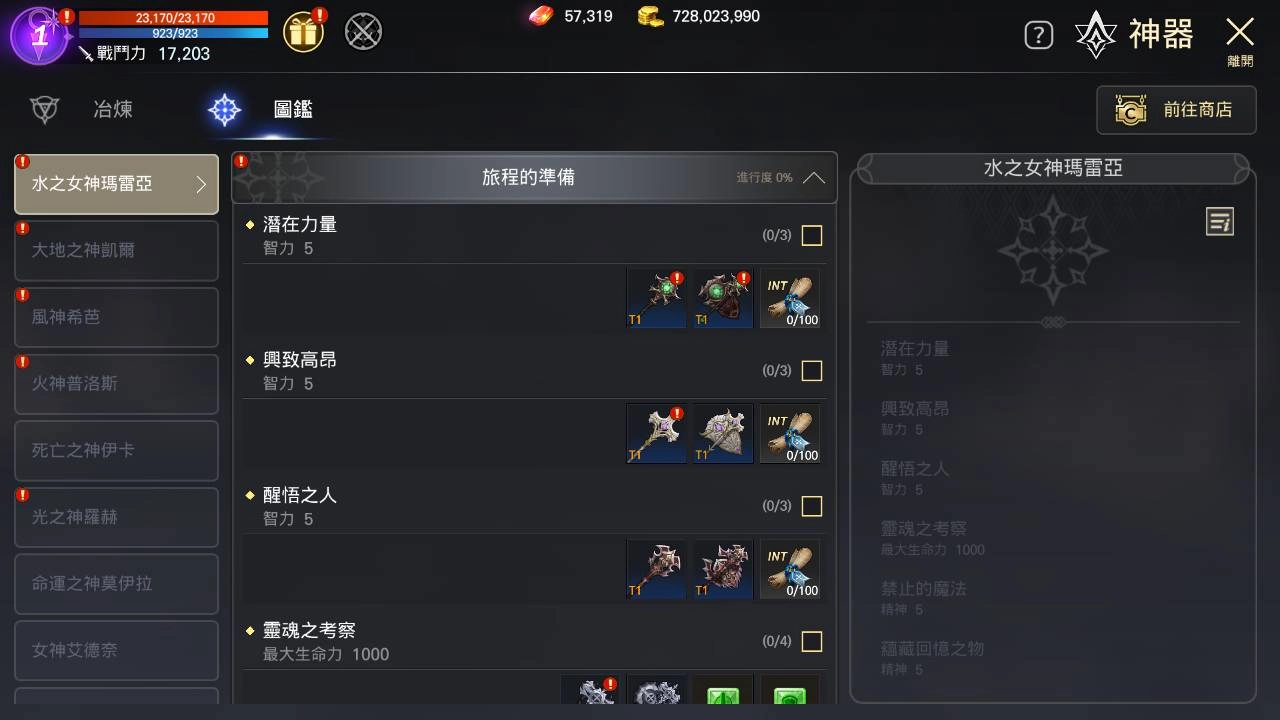Click the gold coin currency icon
The width and height of the screenshot is (1280, 720).
pyautogui.click(x=651, y=16)
